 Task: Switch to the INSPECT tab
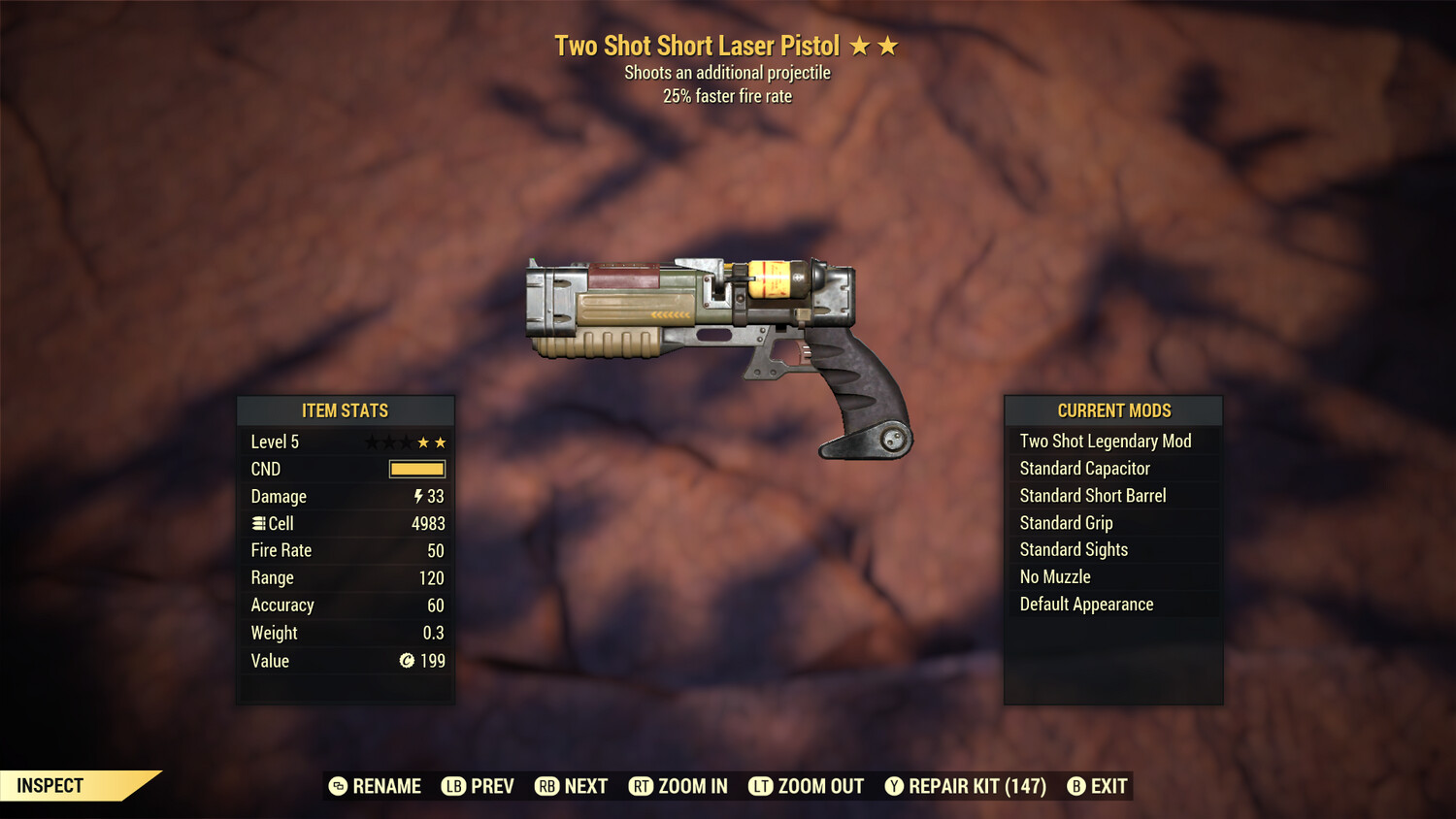[x=50, y=786]
